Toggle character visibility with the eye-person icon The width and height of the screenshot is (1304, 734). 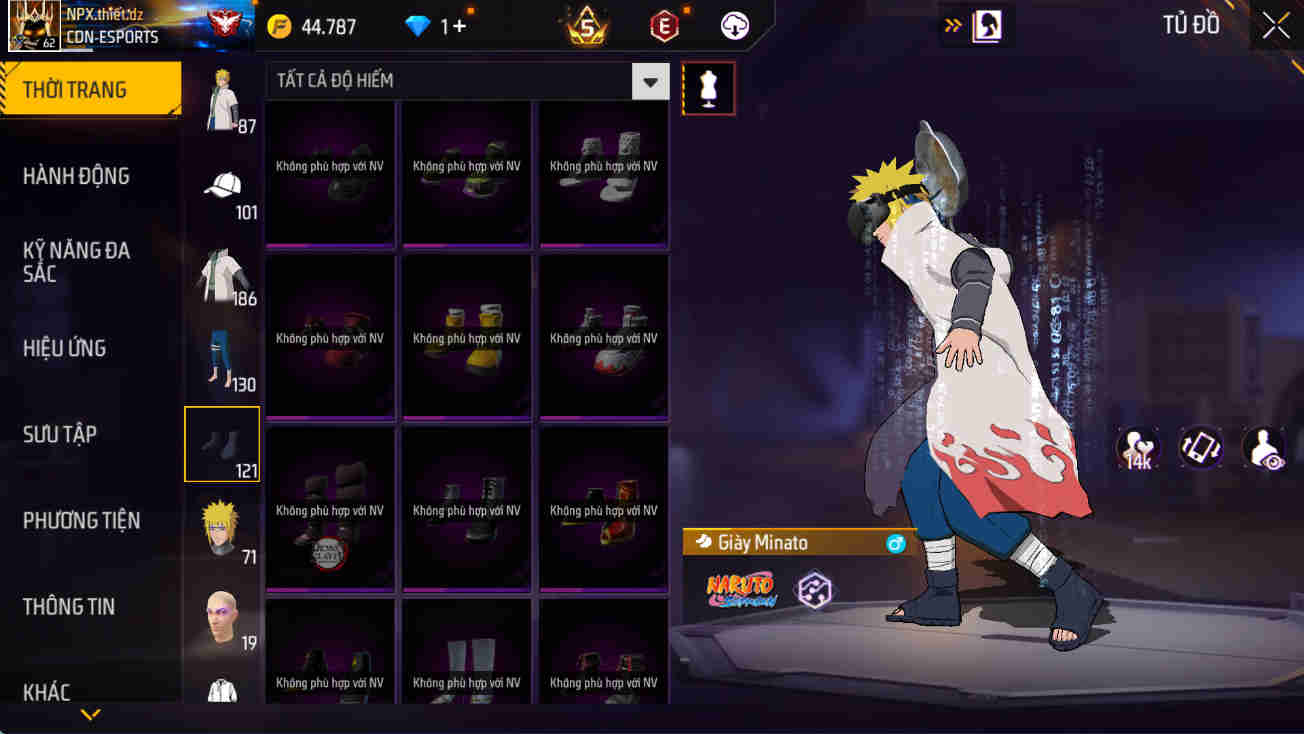click(1263, 450)
